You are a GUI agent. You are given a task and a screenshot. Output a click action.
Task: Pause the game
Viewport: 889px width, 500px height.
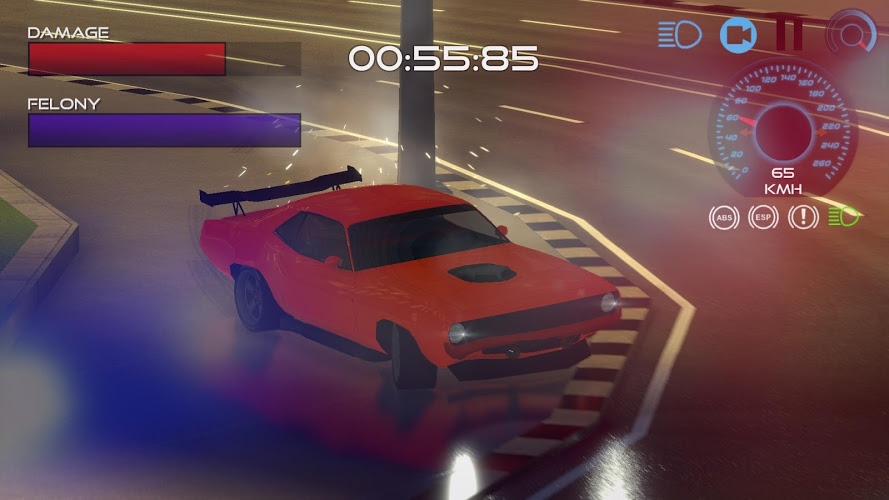coord(789,35)
